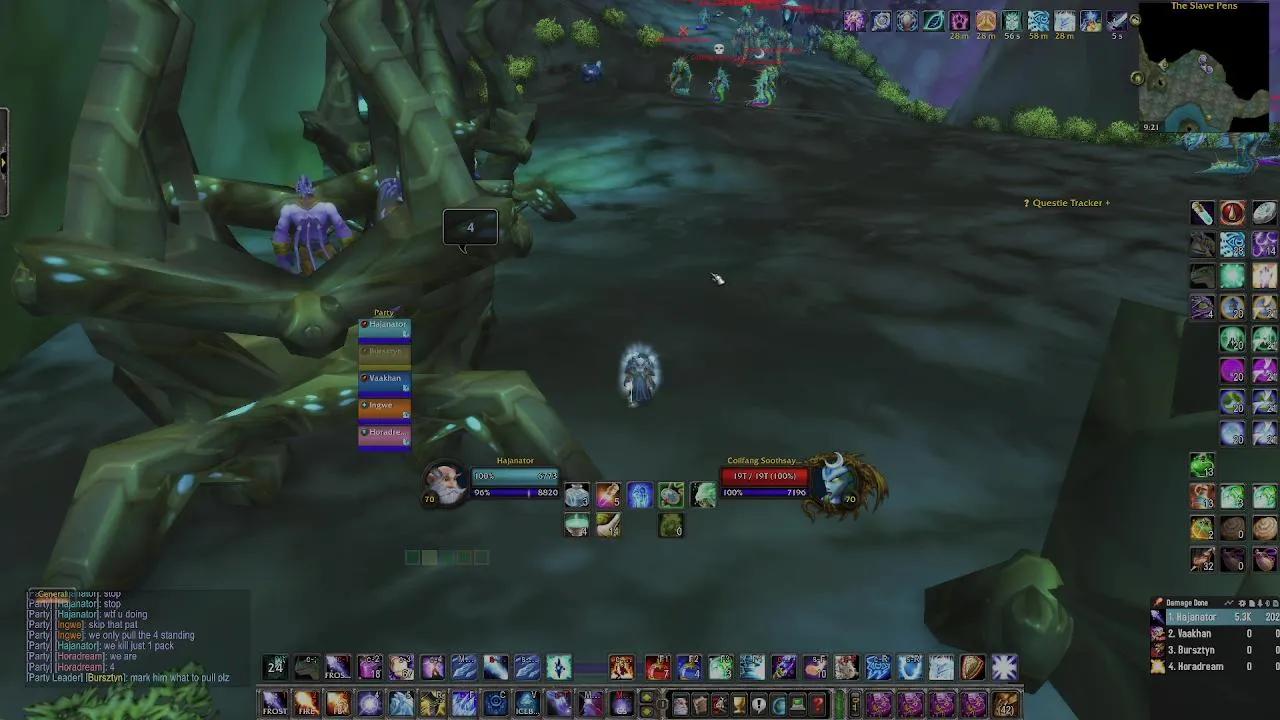The width and height of the screenshot is (1280, 720).
Task: Open the spellbook micro menu icon
Action: point(700,705)
